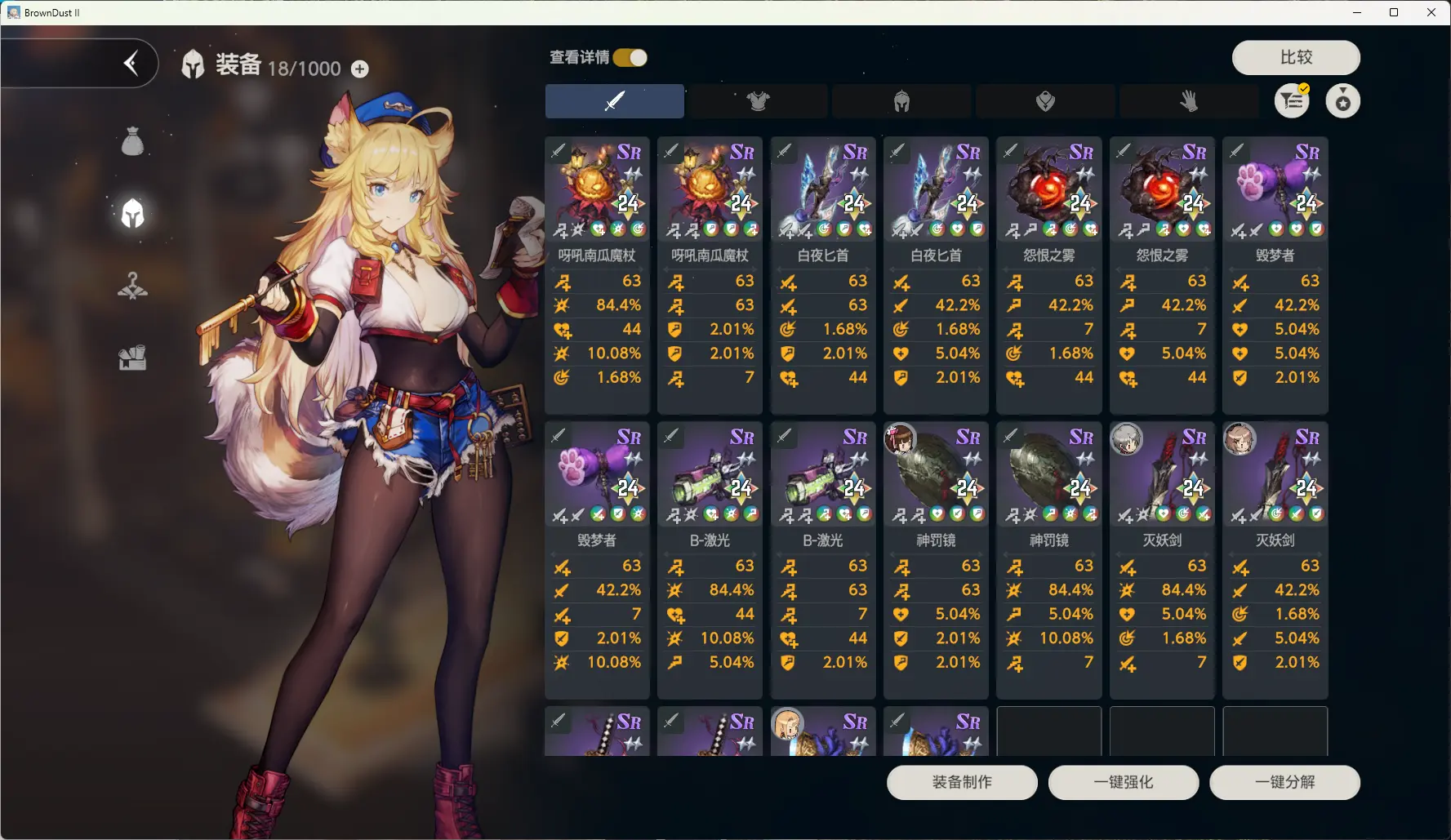Click 一键分解 one-tap dismantle button

1284,782
